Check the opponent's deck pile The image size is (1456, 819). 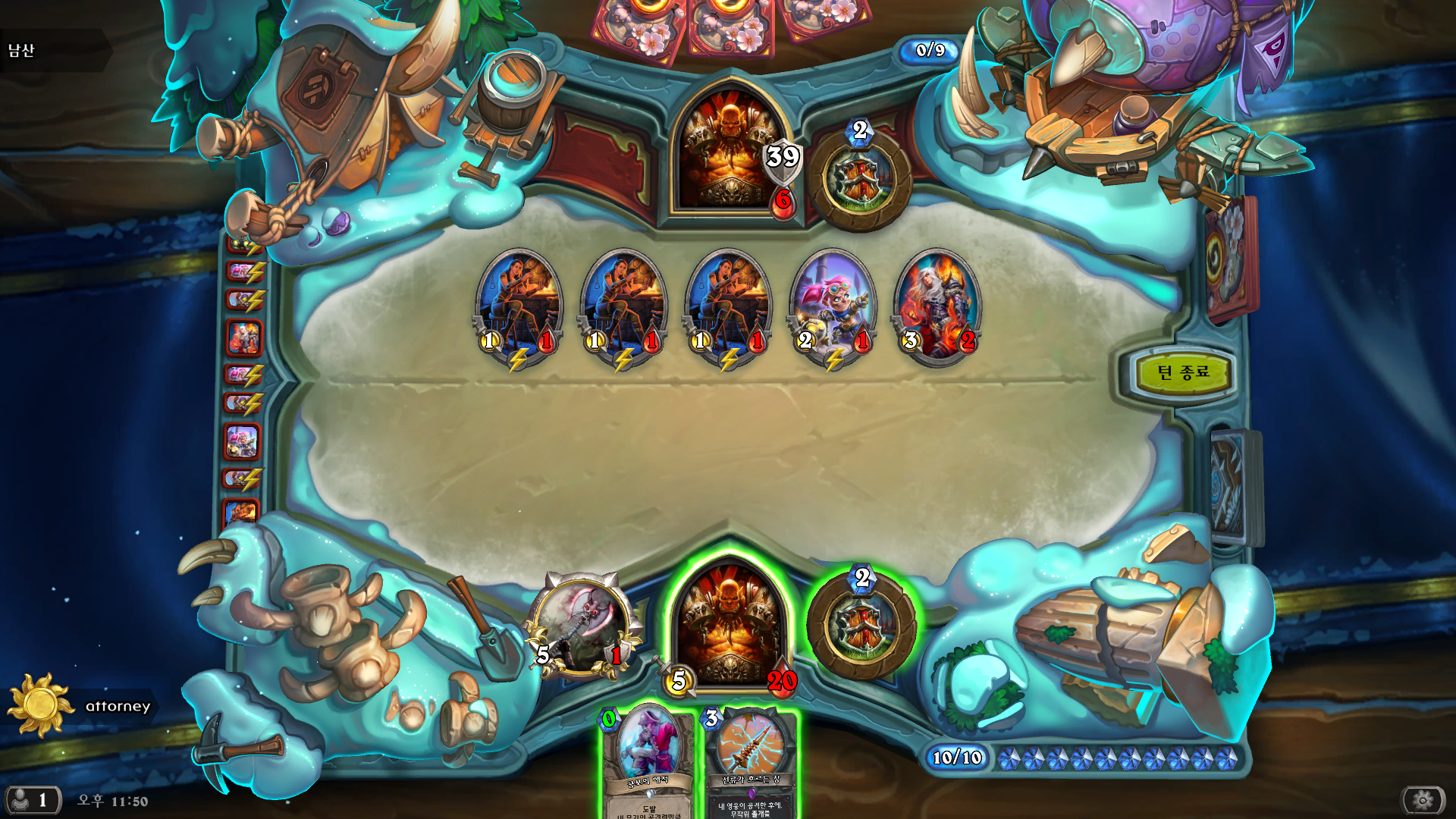1230,258
